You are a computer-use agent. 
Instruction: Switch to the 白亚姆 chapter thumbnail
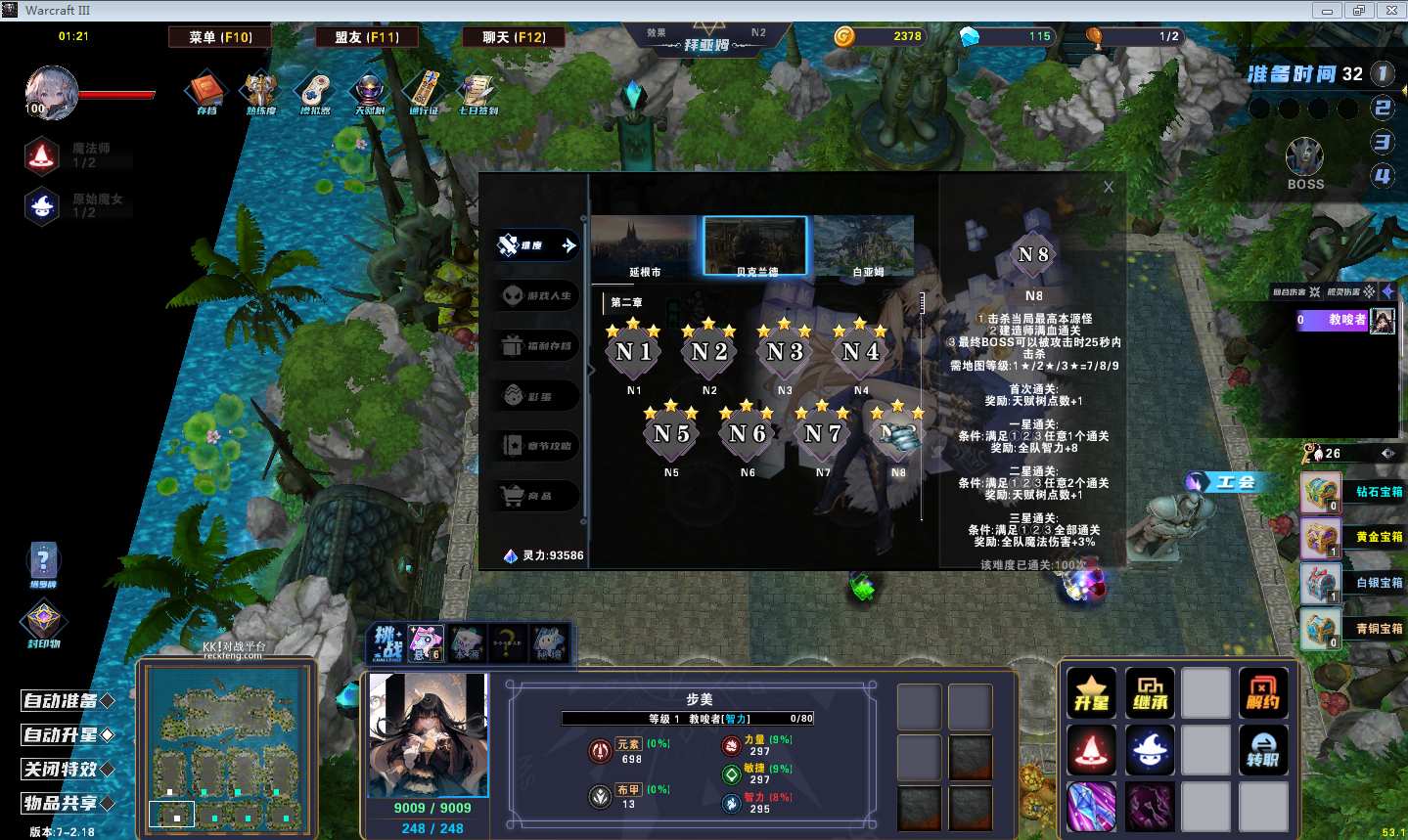pyautogui.click(x=867, y=246)
